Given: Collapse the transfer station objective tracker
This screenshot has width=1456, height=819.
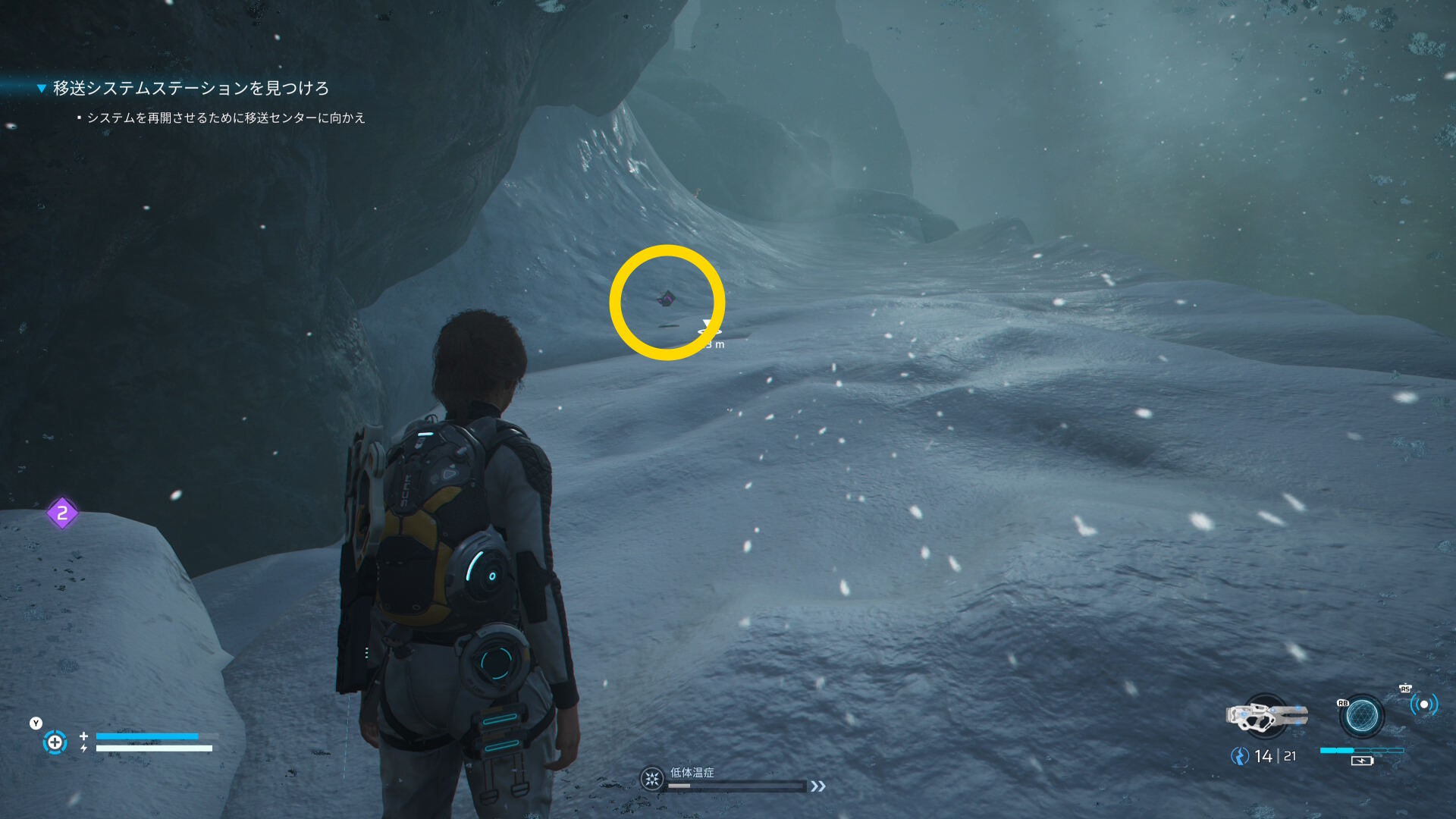Looking at the screenshot, I should [42, 88].
